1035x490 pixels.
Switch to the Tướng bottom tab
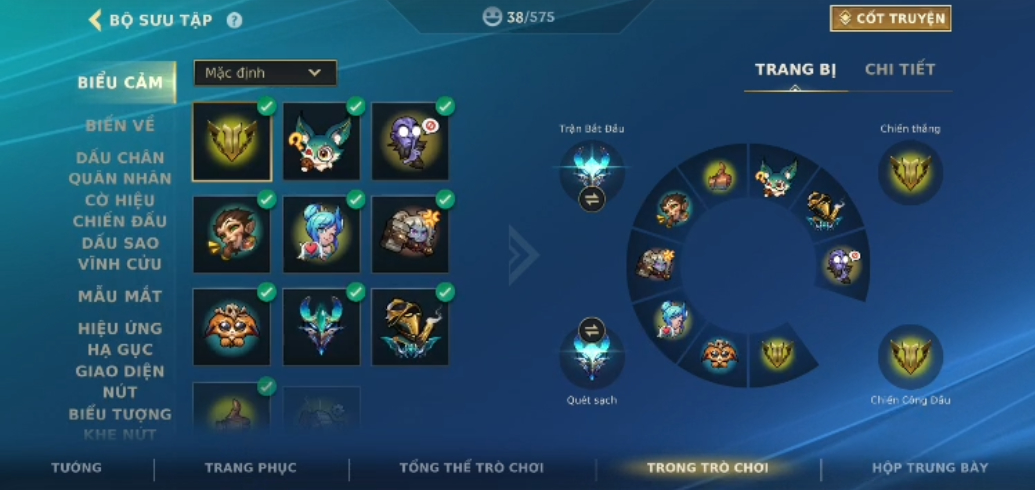[x=76, y=468]
